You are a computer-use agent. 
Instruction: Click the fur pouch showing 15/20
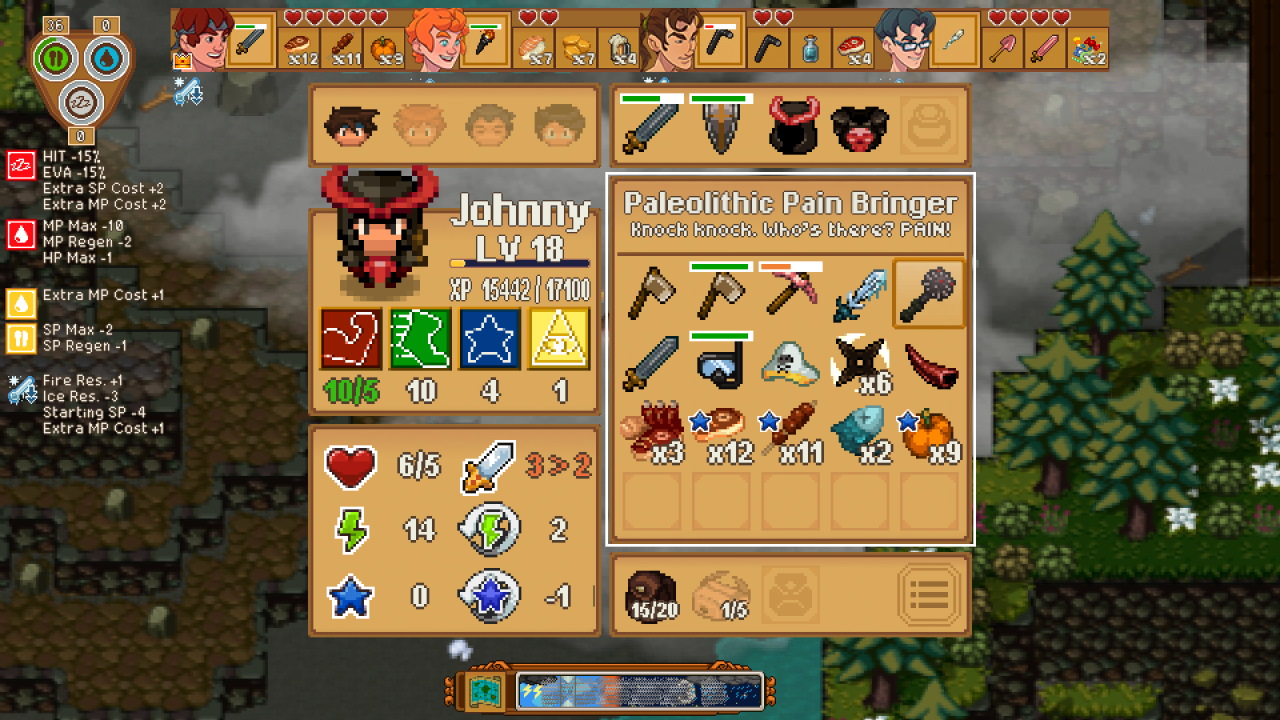654,594
